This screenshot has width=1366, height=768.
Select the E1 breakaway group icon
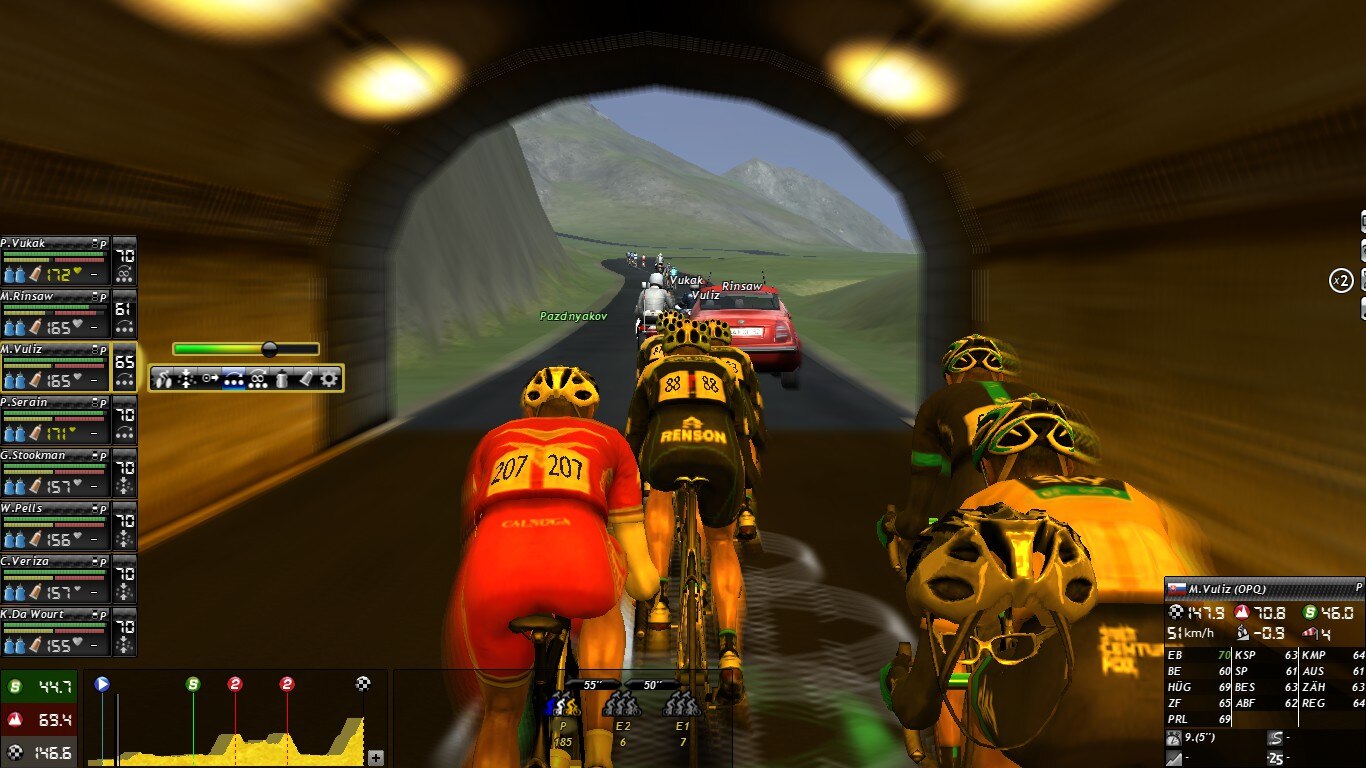pyautogui.click(x=682, y=704)
